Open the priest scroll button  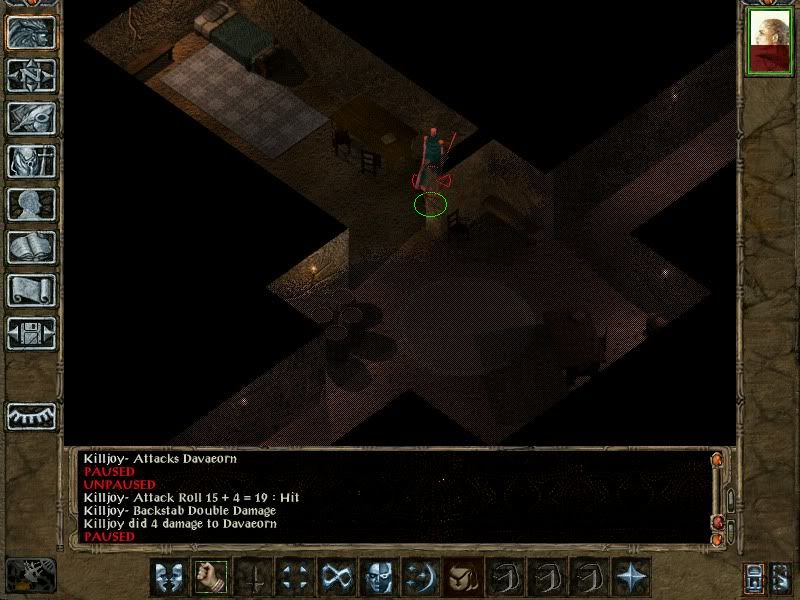click(x=31, y=290)
